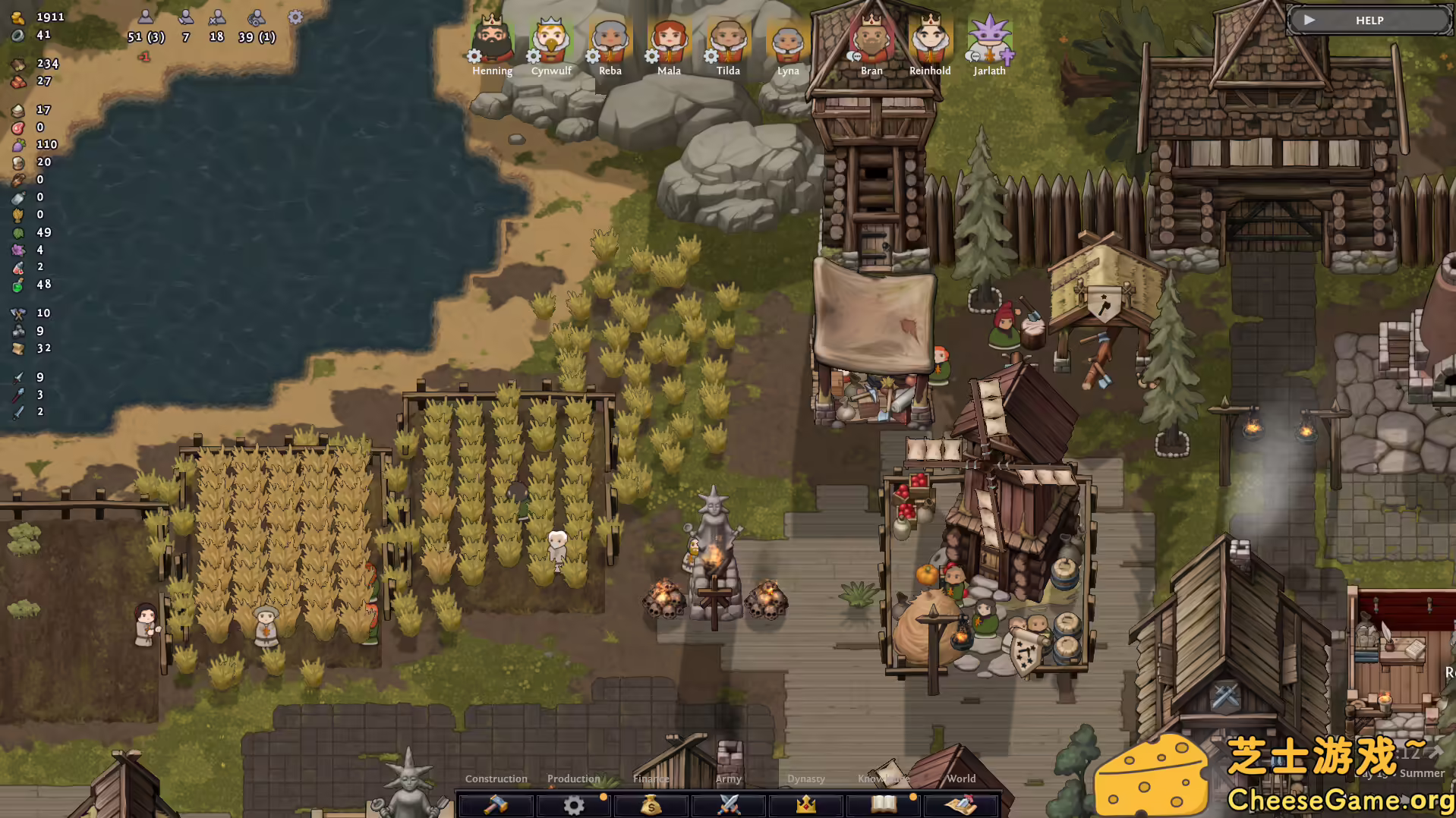
Task: Open the Army crossed swords menu
Action: point(729,804)
